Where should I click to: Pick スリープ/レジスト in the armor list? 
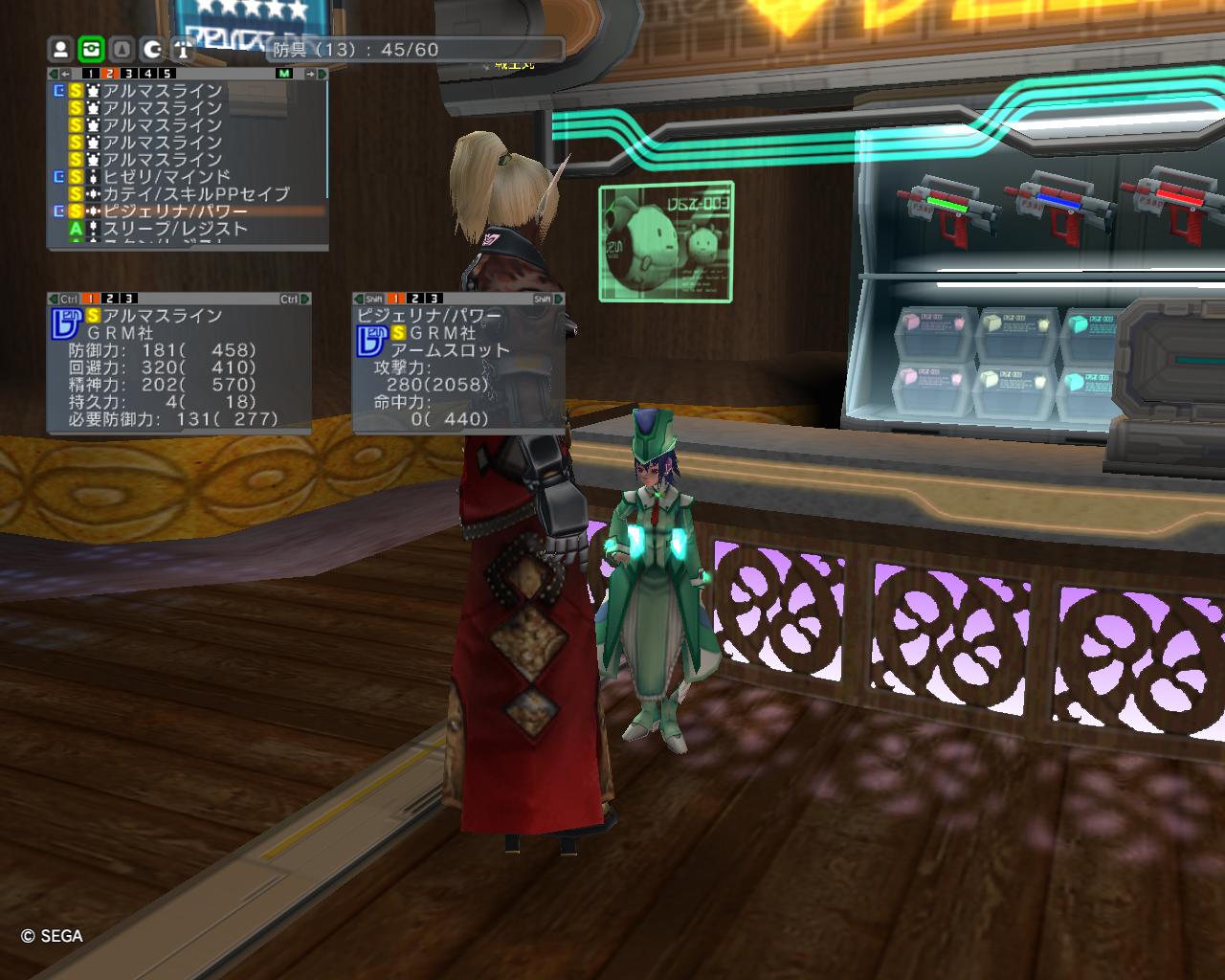click(x=174, y=229)
